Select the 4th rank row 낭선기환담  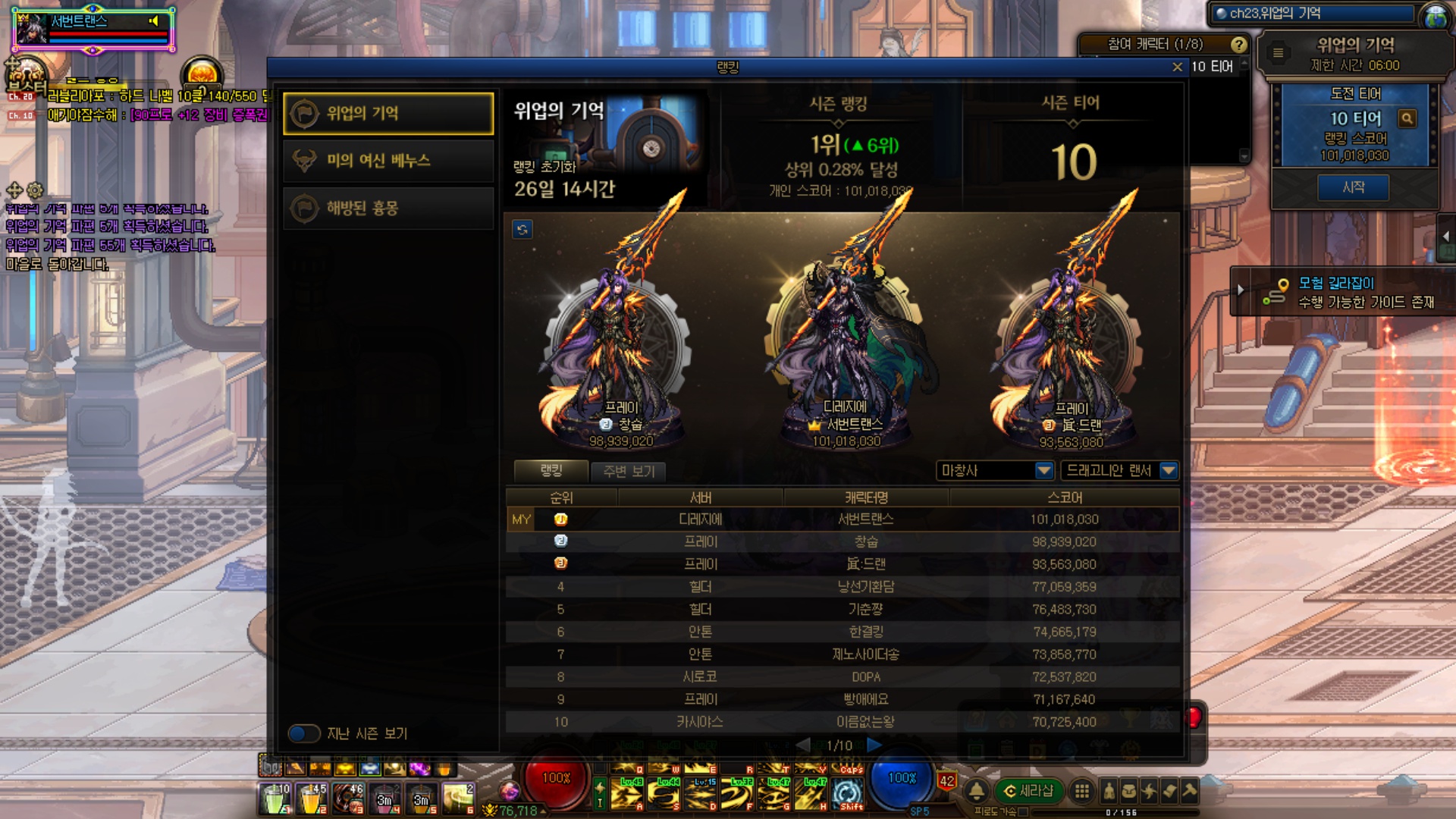842,587
